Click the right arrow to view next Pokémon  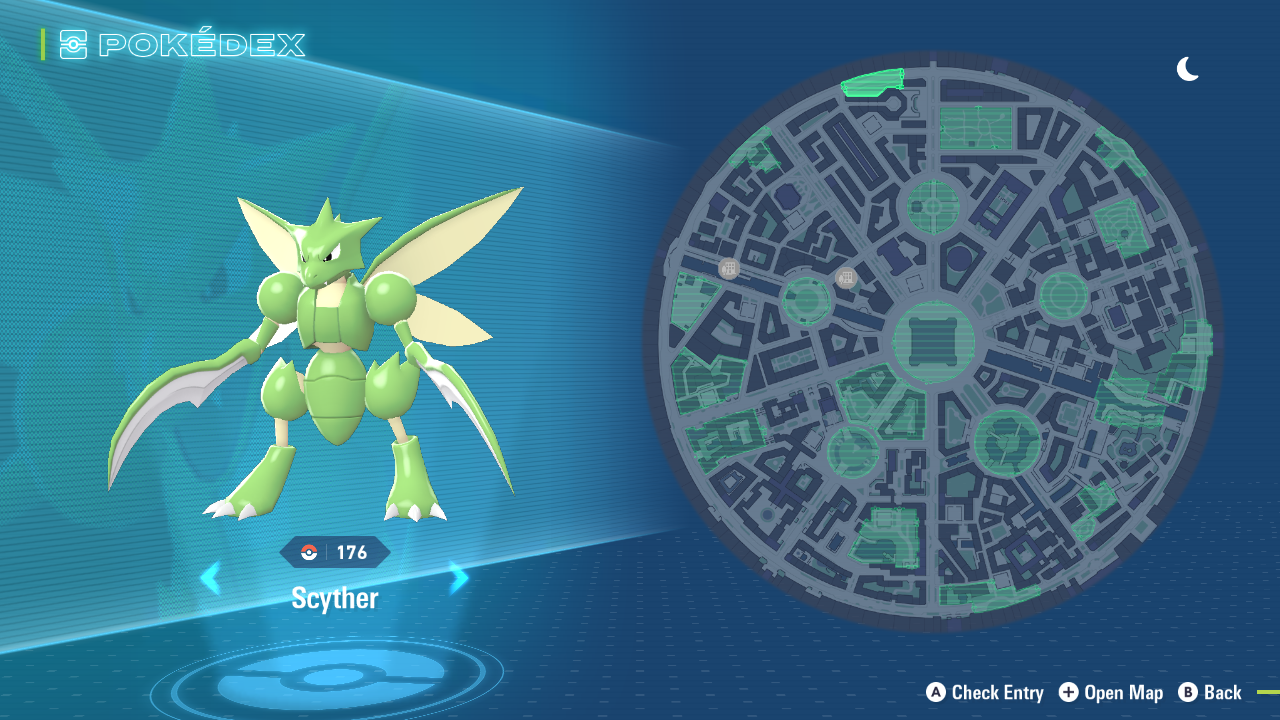[x=457, y=578]
